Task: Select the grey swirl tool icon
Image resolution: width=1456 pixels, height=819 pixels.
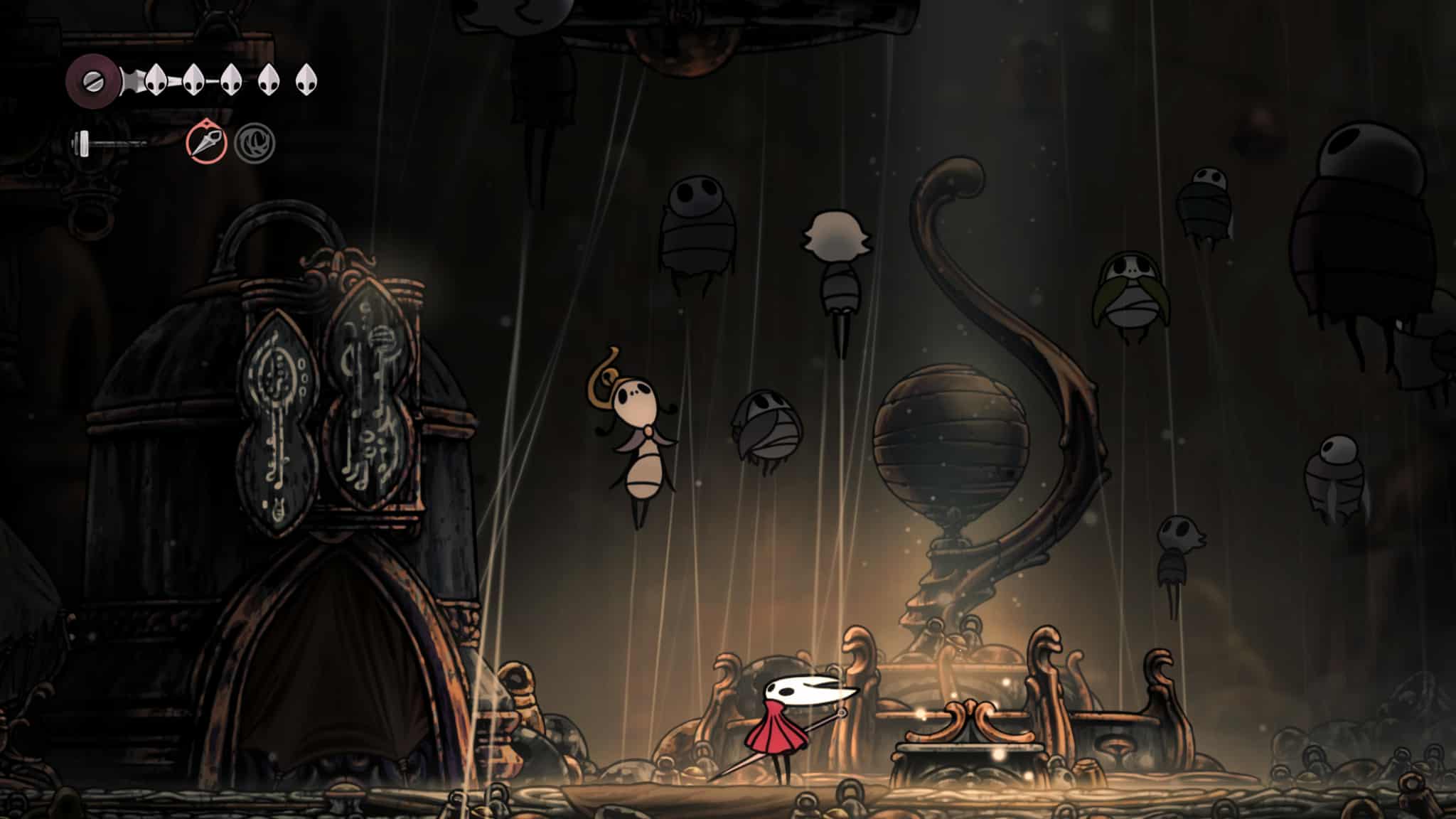Action: (255, 142)
